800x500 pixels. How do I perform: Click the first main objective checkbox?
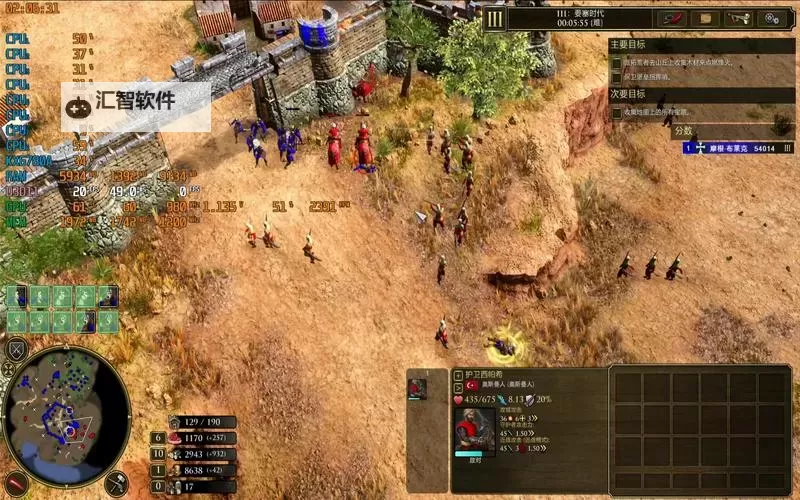point(617,62)
